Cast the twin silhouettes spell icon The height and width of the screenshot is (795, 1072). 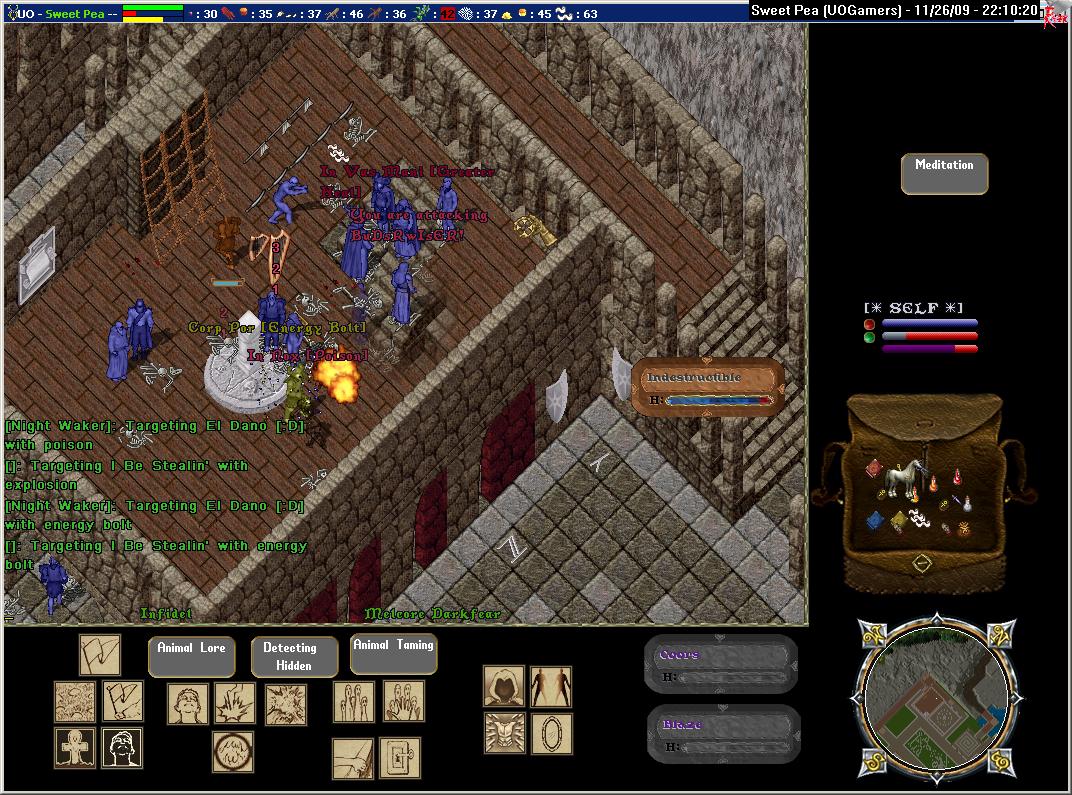(x=551, y=687)
